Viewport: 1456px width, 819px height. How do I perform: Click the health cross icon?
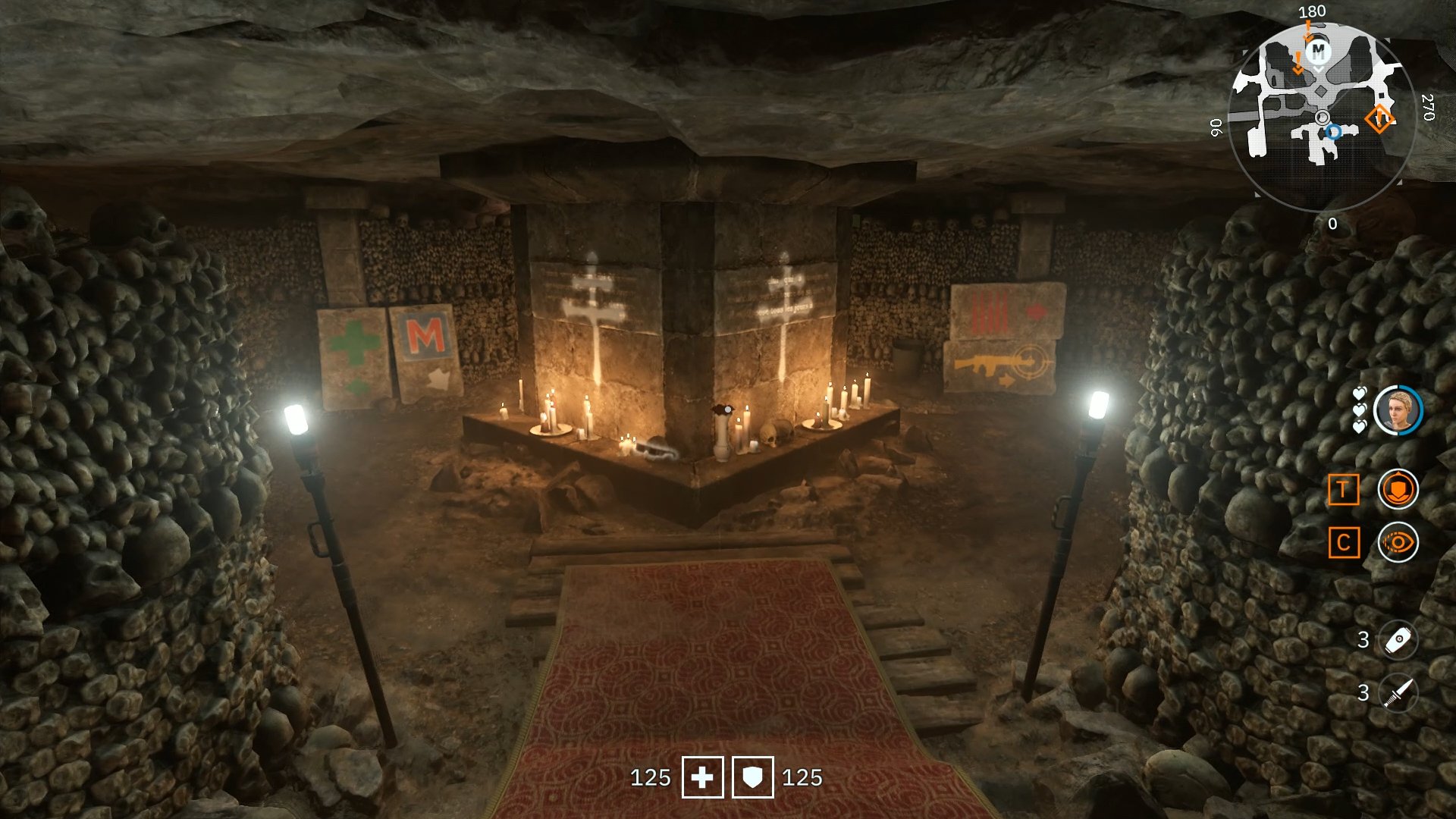click(702, 777)
